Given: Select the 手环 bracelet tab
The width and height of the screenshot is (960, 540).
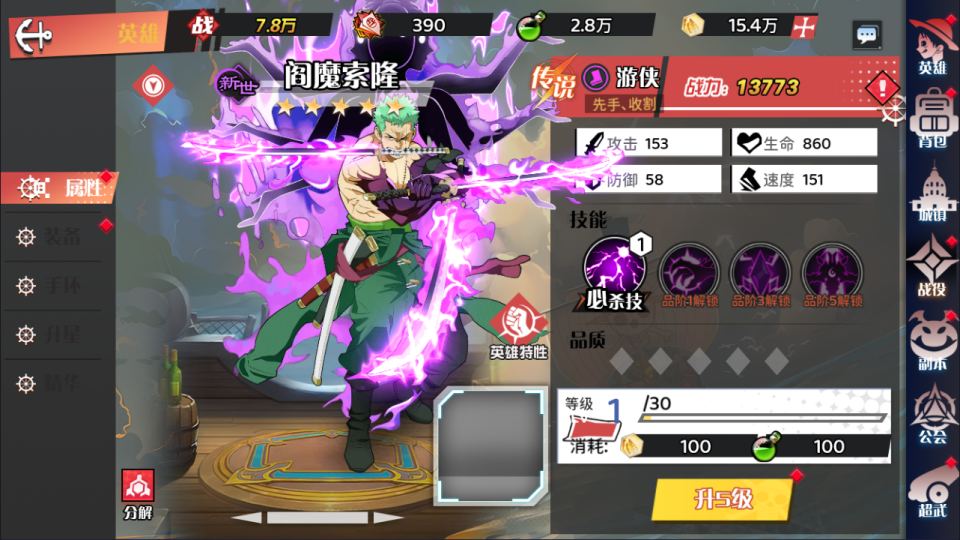Looking at the screenshot, I should coord(62,286).
